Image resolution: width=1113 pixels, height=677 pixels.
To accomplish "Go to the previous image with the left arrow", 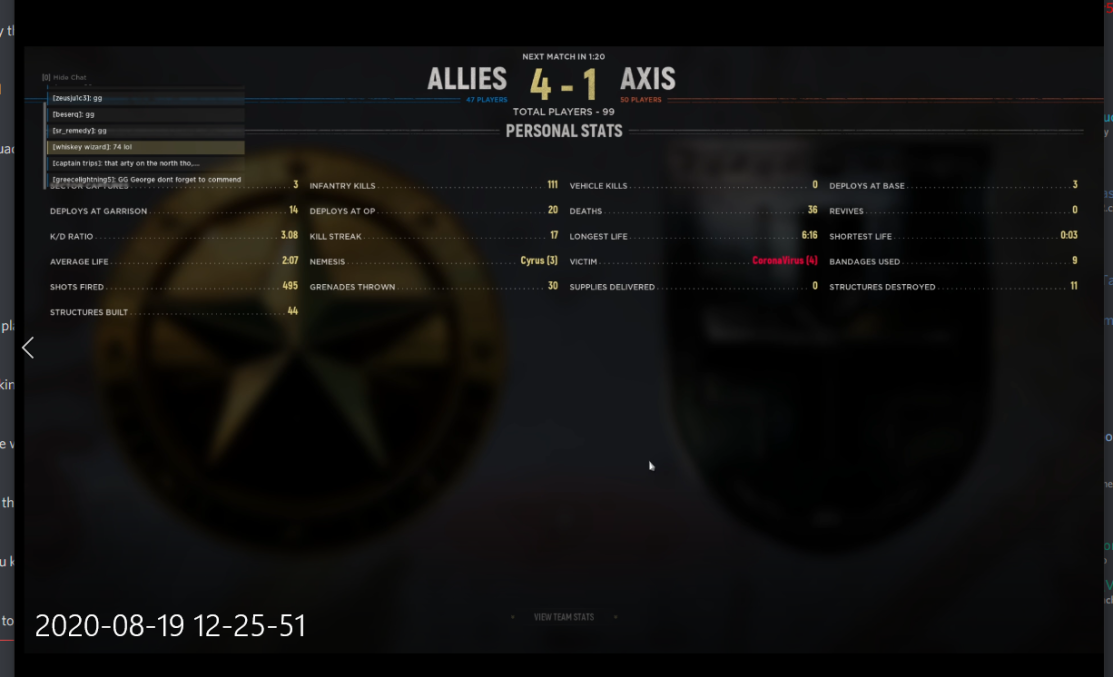I will [x=28, y=347].
